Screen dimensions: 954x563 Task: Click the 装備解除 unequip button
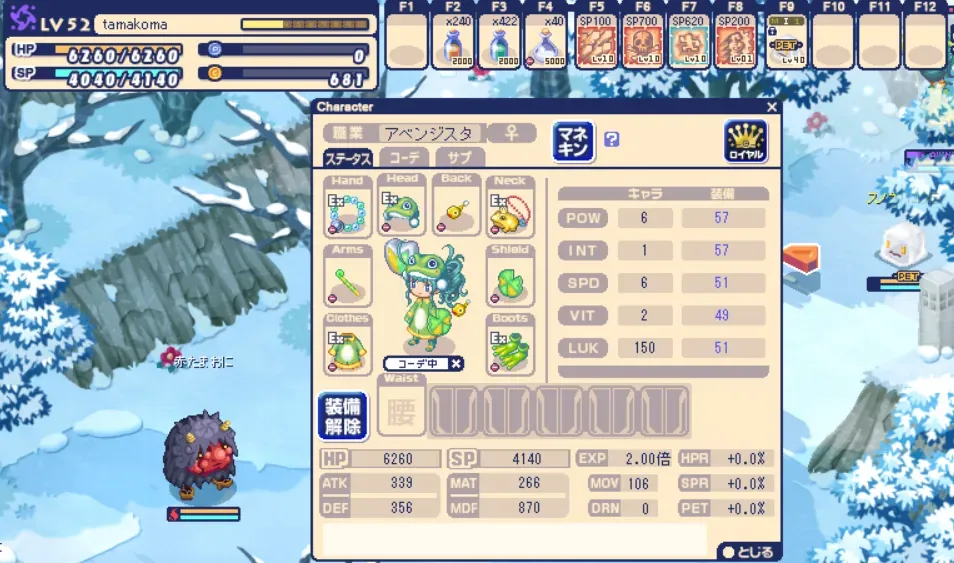(342, 415)
